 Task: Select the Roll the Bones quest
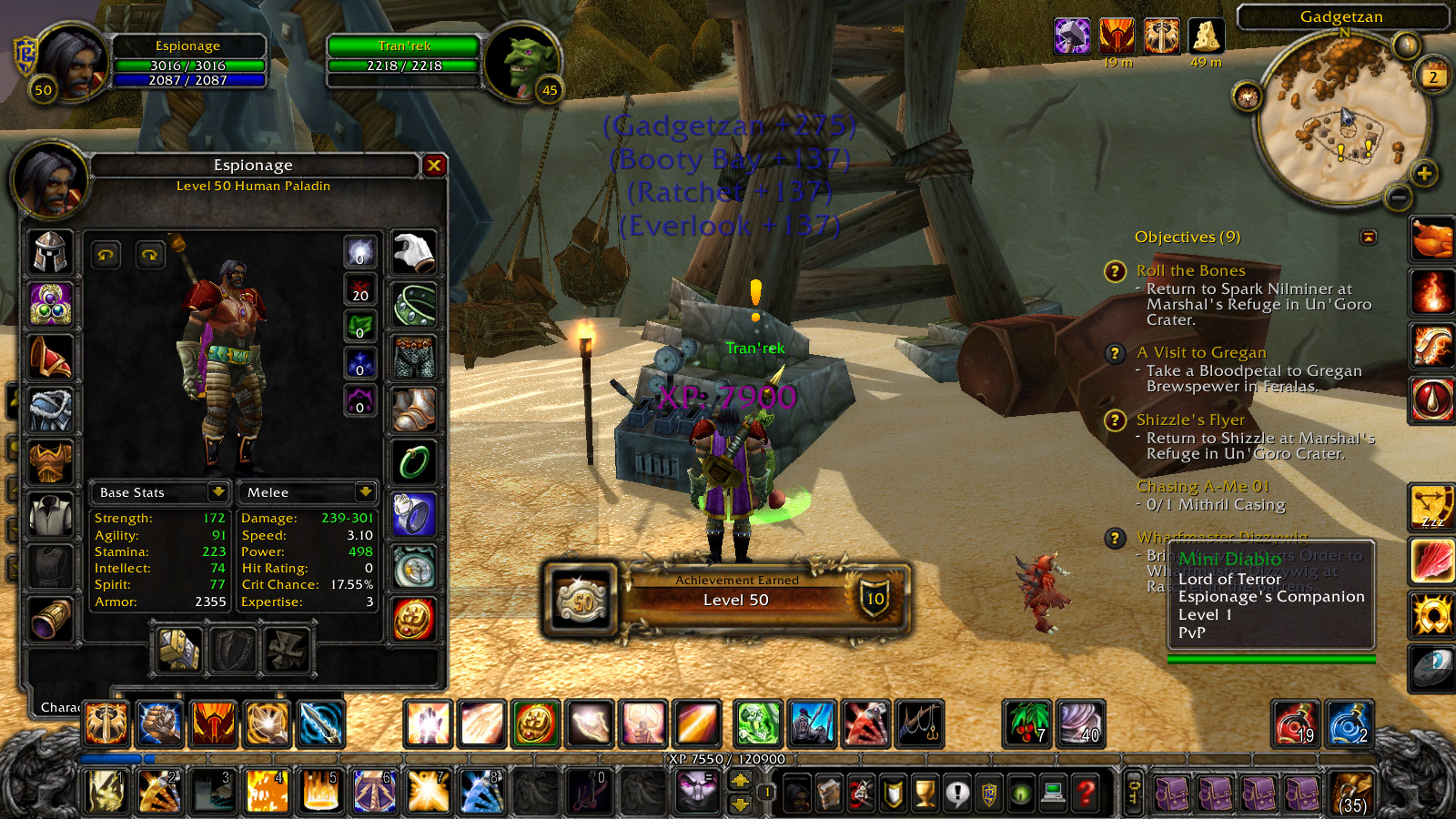coord(1190,270)
